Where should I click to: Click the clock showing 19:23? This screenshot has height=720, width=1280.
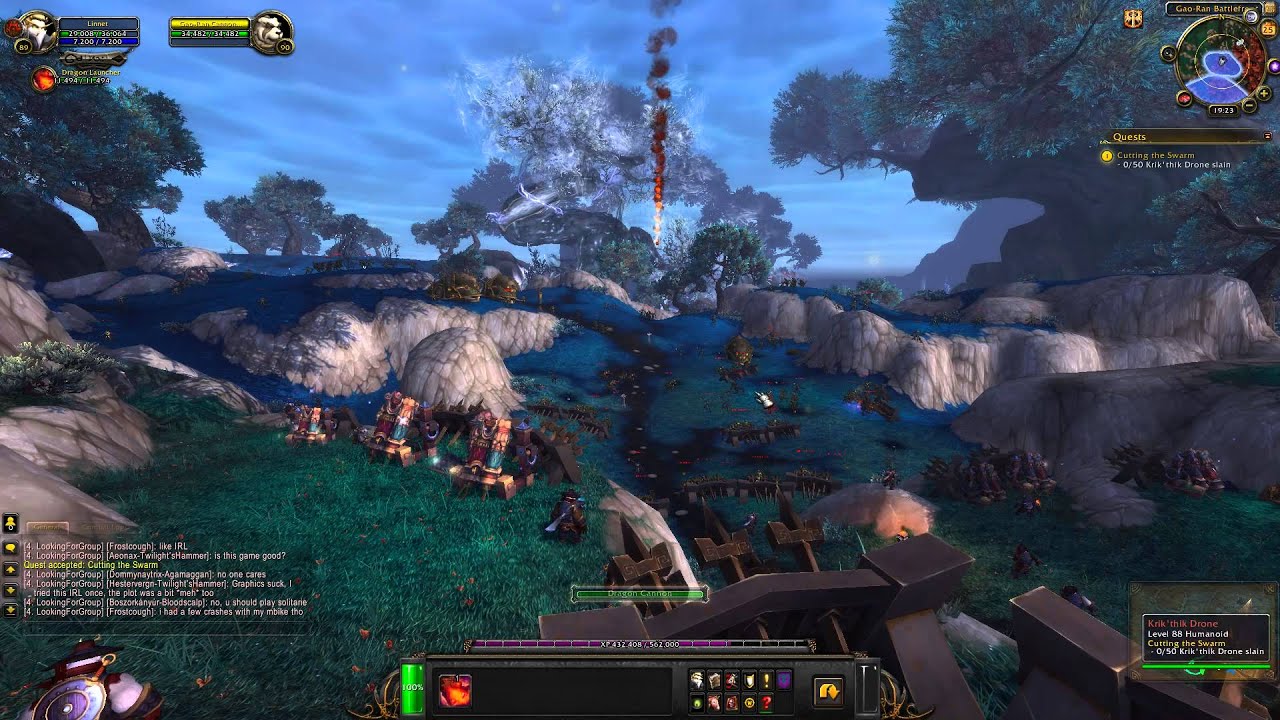(1223, 110)
